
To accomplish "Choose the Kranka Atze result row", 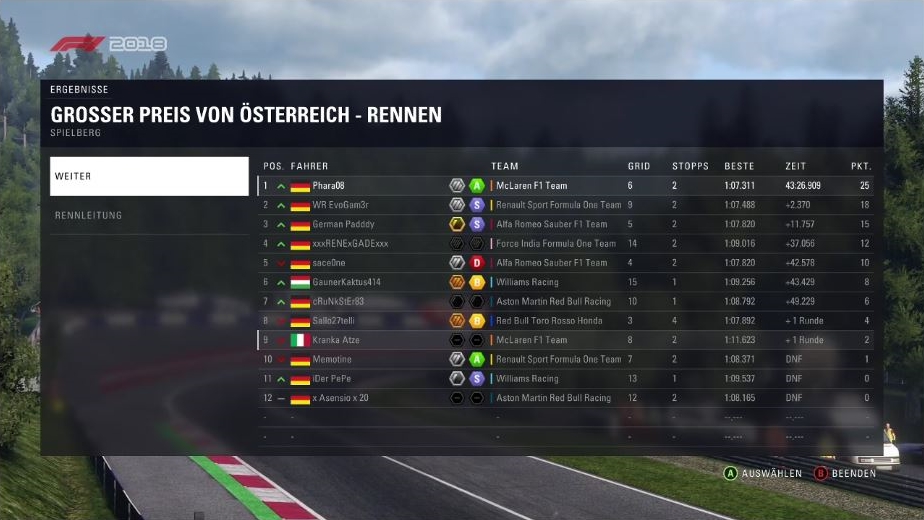I will (566, 340).
